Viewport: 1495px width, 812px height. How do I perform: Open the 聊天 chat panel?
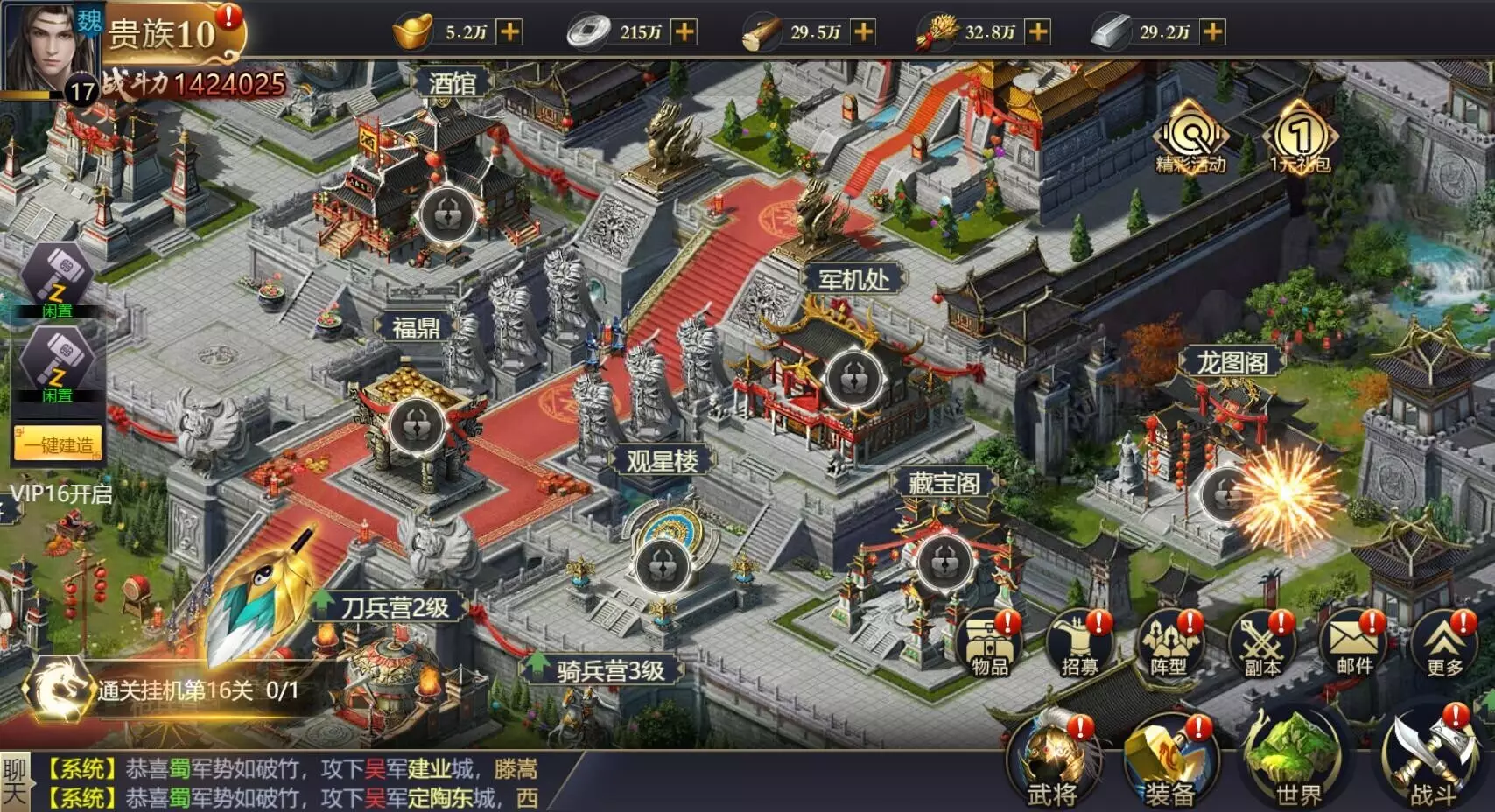[15, 781]
